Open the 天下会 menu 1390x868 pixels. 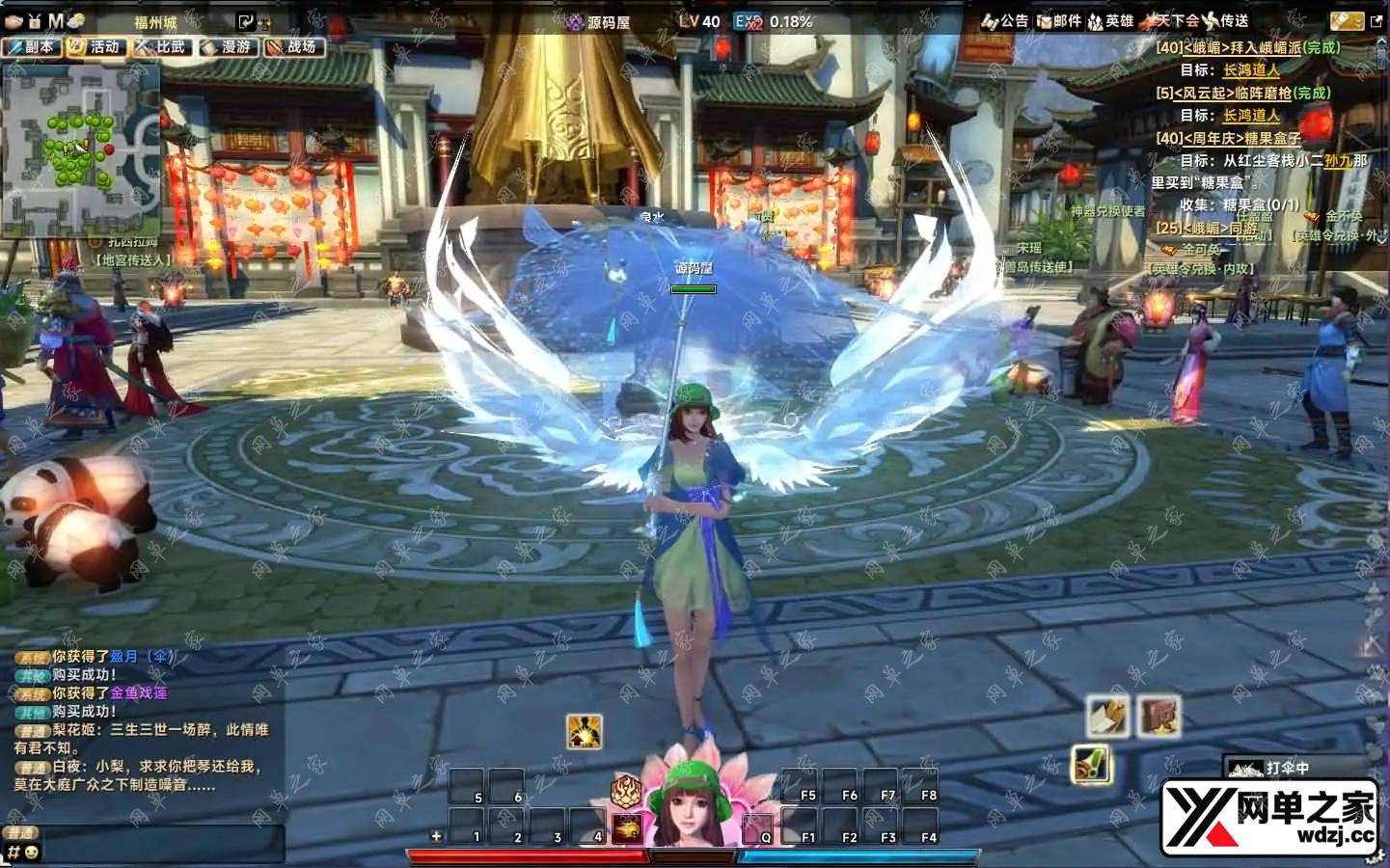point(1169,20)
